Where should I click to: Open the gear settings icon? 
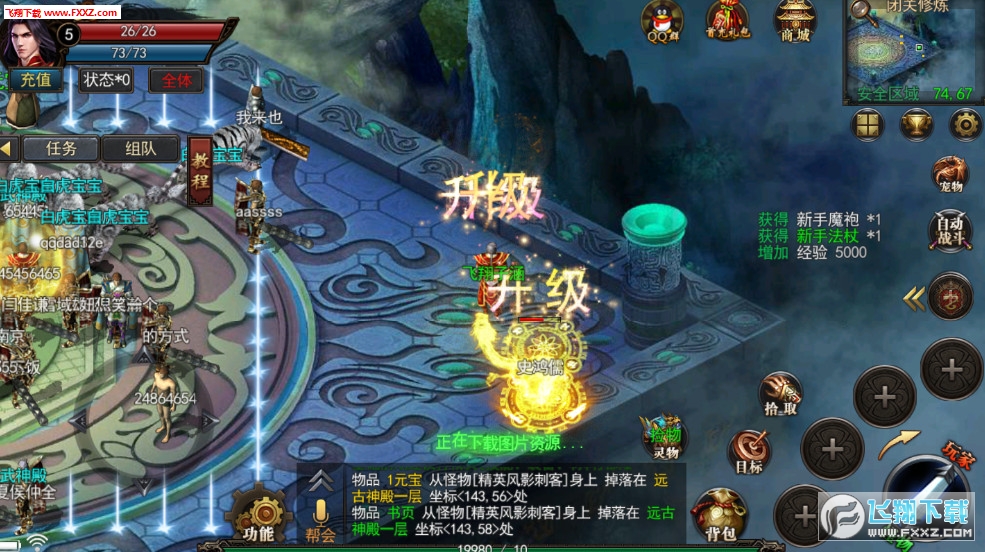[x=964, y=124]
